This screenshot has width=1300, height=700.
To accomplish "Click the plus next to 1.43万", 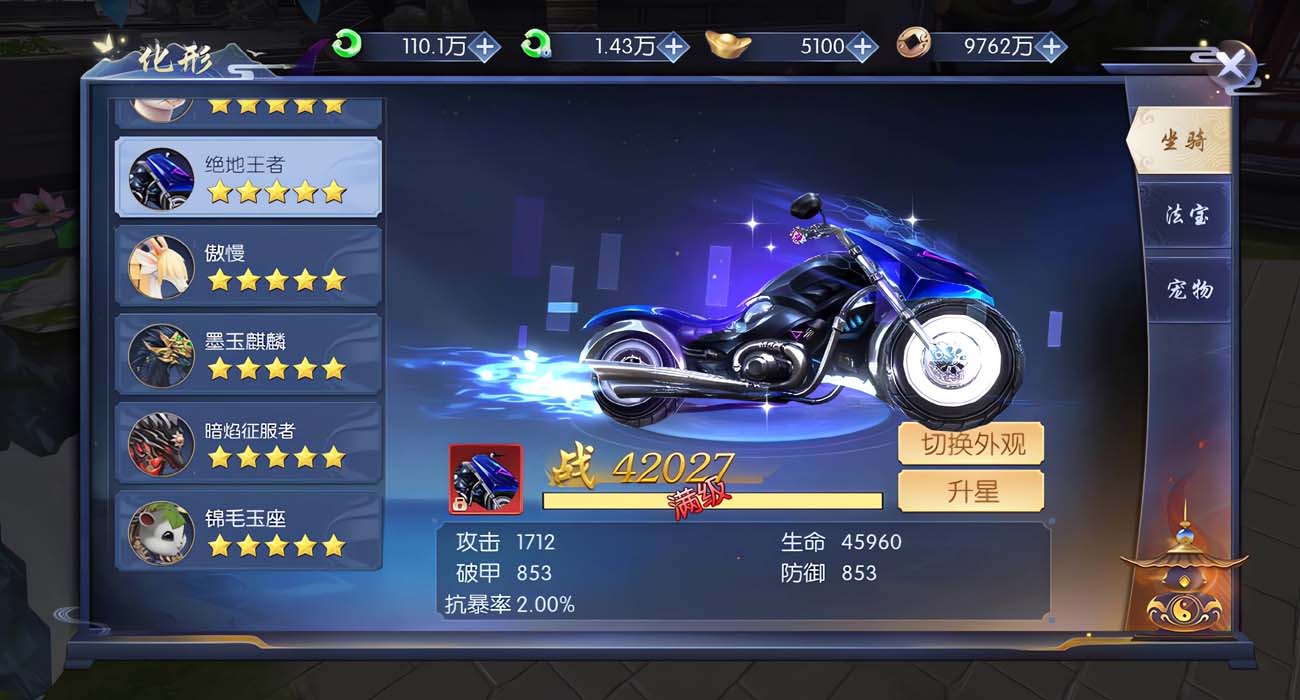I will [674, 46].
